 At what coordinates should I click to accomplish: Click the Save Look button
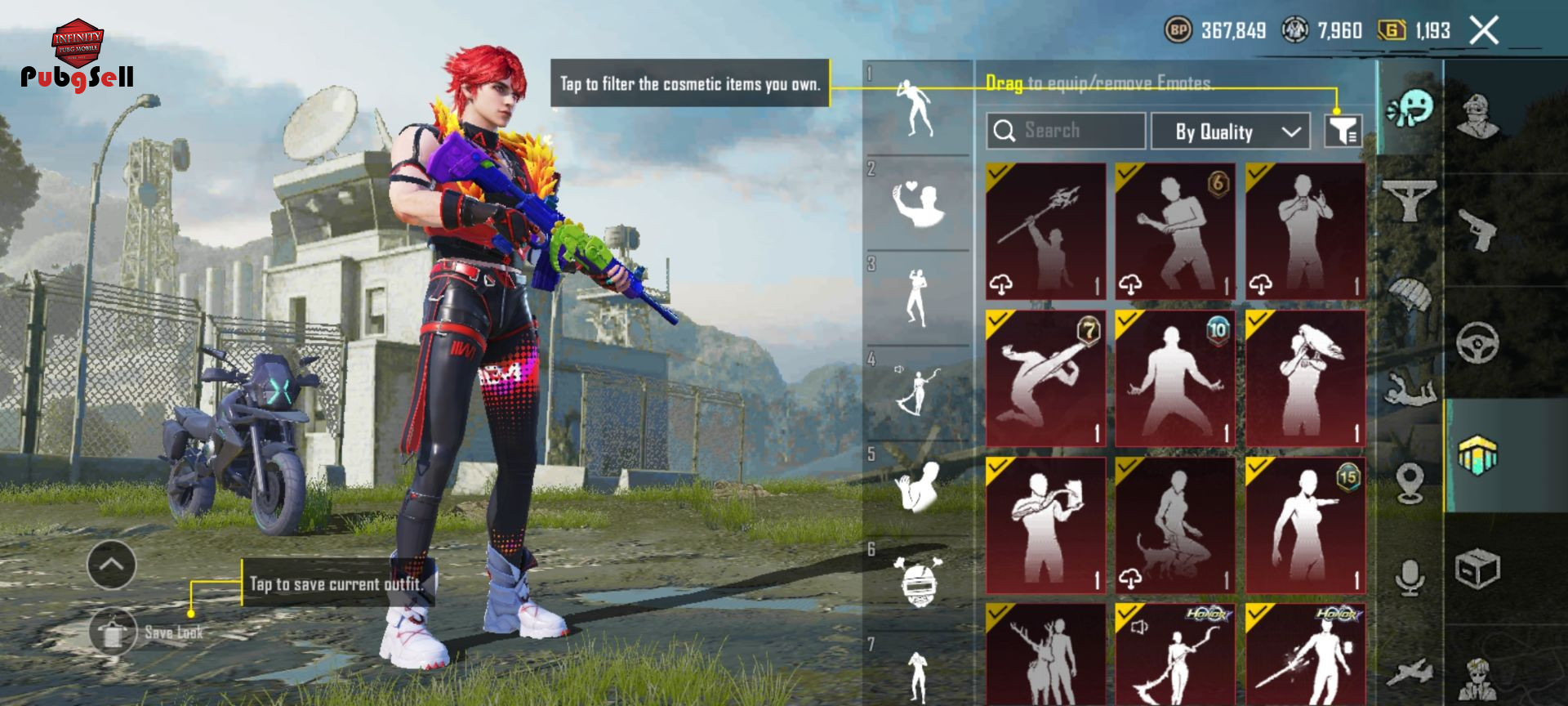(114, 632)
